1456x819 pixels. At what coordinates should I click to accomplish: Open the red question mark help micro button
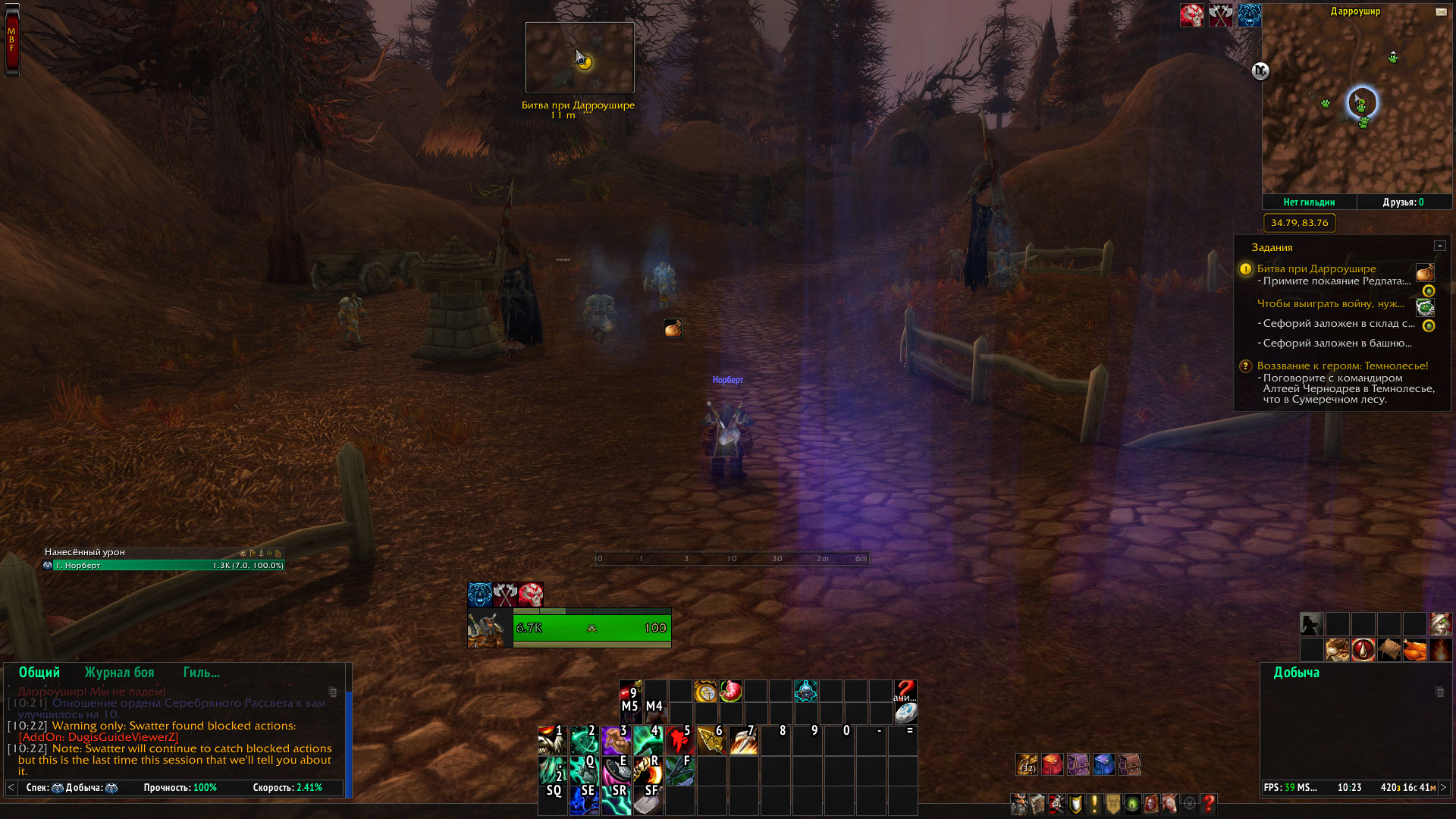click(x=1209, y=804)
